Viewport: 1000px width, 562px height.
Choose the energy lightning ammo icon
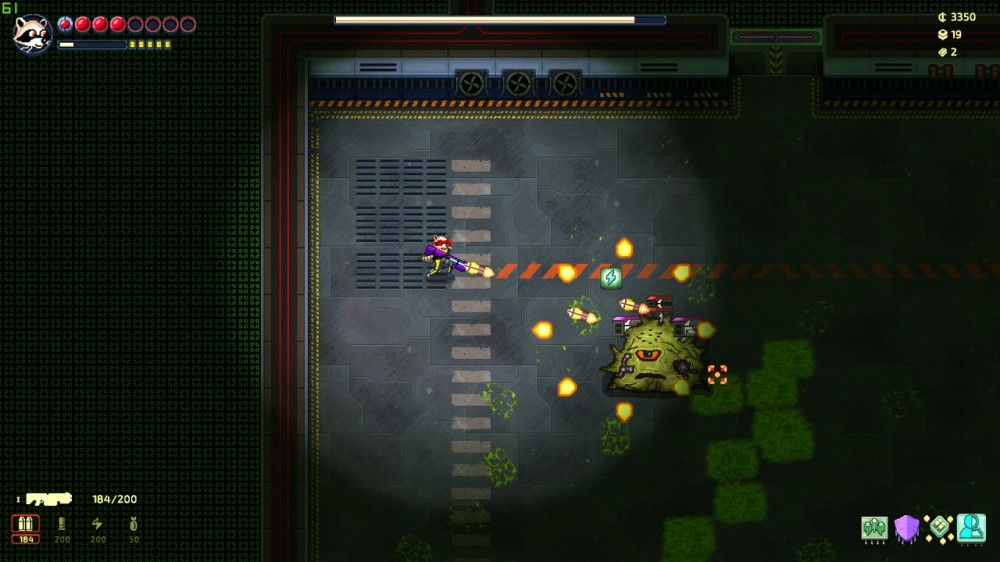pyautogui.click(x=97, y=525)
